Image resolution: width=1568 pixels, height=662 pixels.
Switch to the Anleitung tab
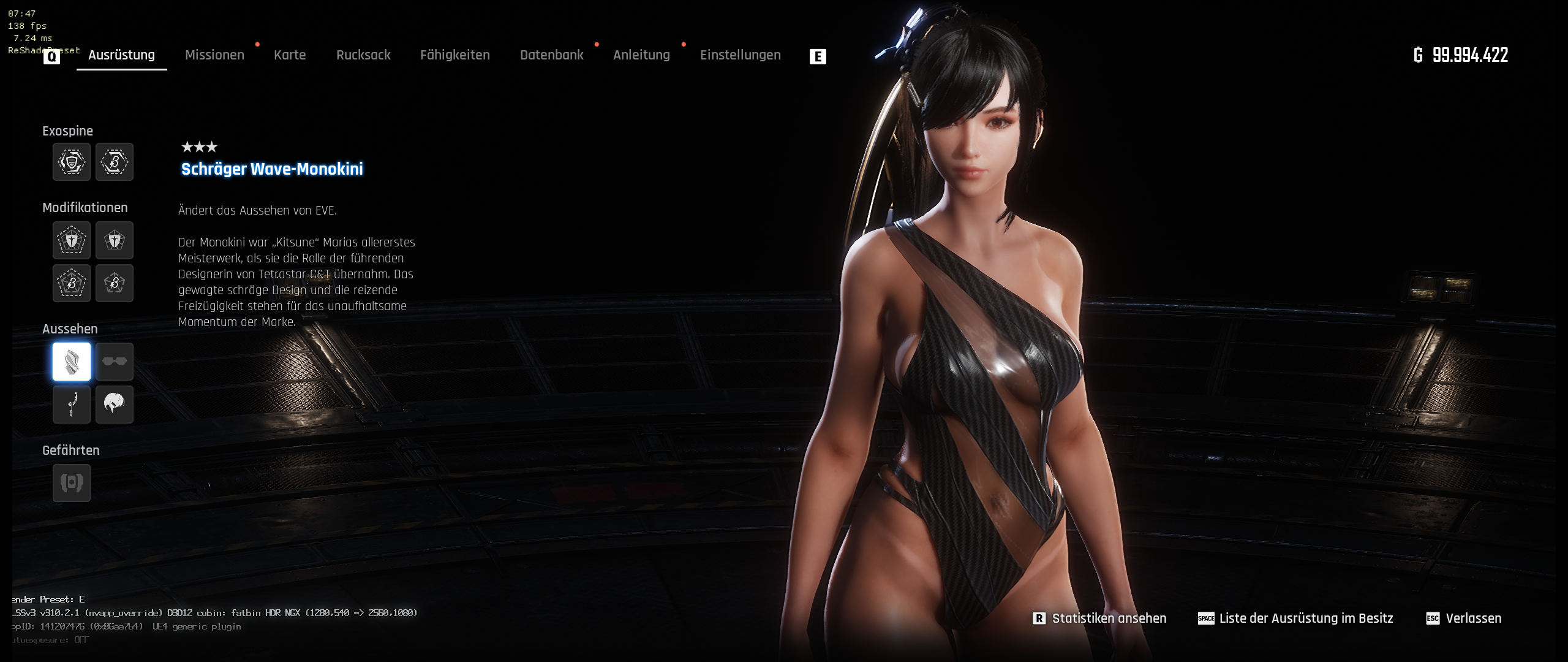click(x=641, y=55)
